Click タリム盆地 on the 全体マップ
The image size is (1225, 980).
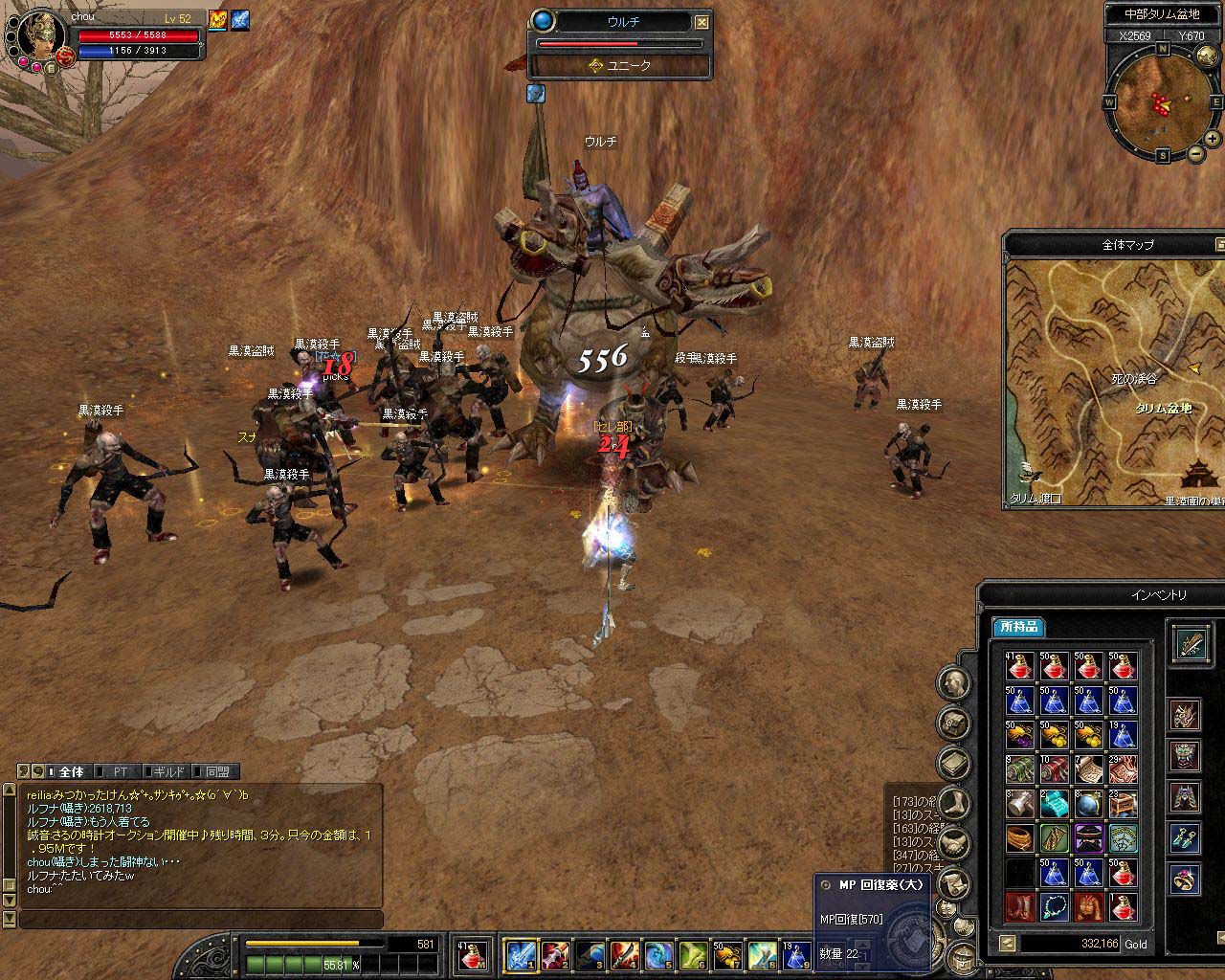(1164, 409)
